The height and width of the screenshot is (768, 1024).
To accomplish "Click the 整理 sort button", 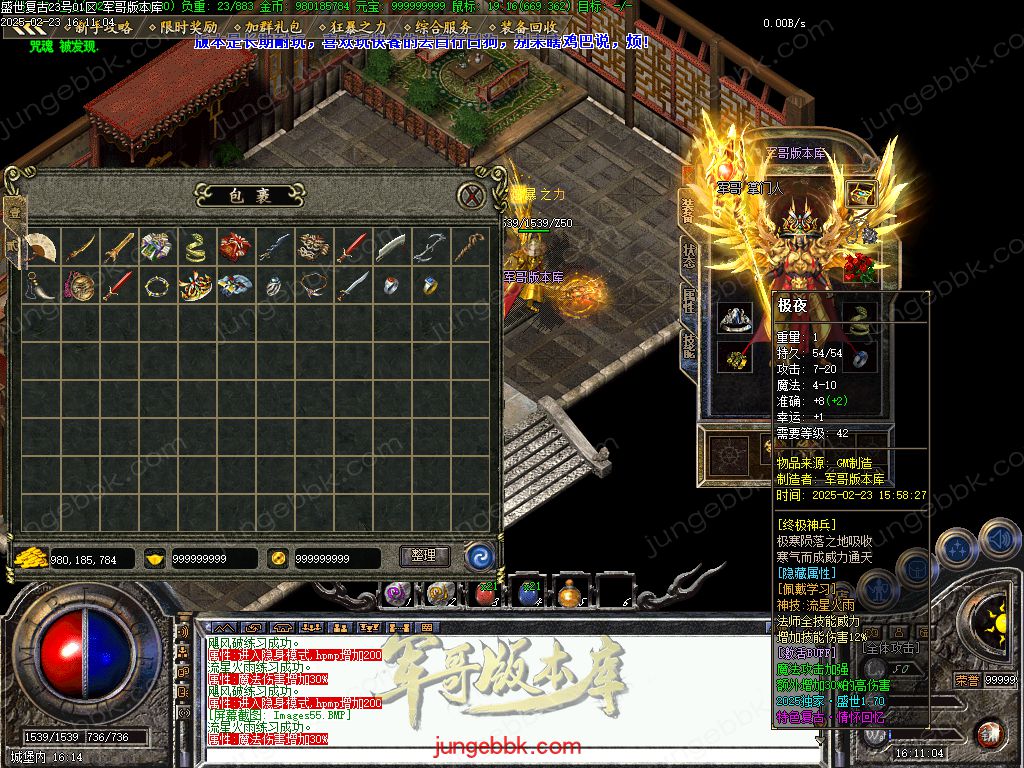I will click(x=424, y=556).
